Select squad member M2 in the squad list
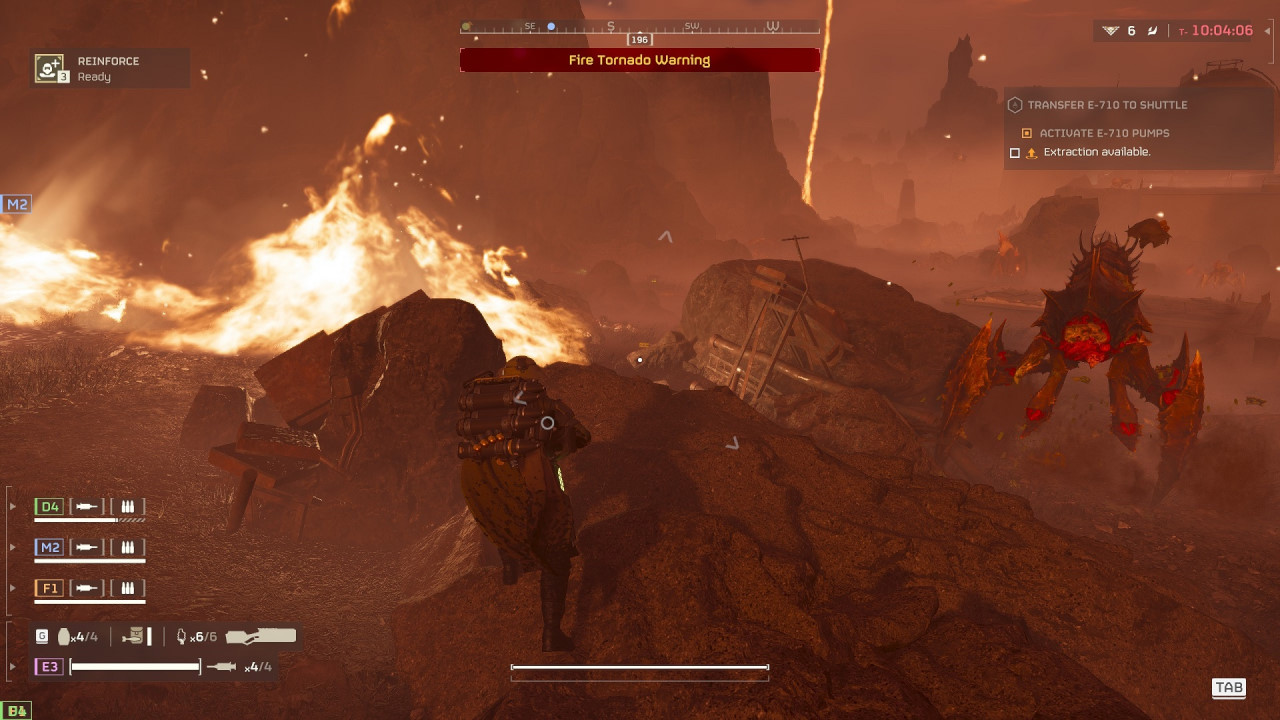The width and height of the screenshot is (1280, 720). coord(90,548)
